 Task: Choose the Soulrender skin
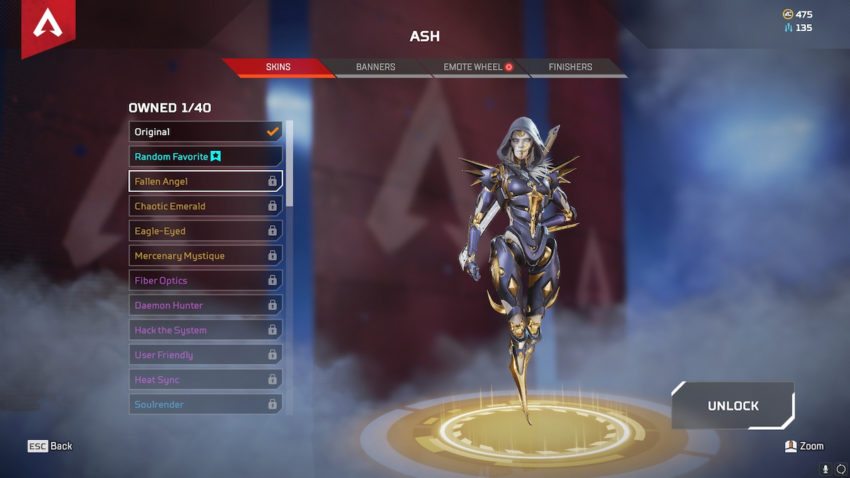pos(205,404)
